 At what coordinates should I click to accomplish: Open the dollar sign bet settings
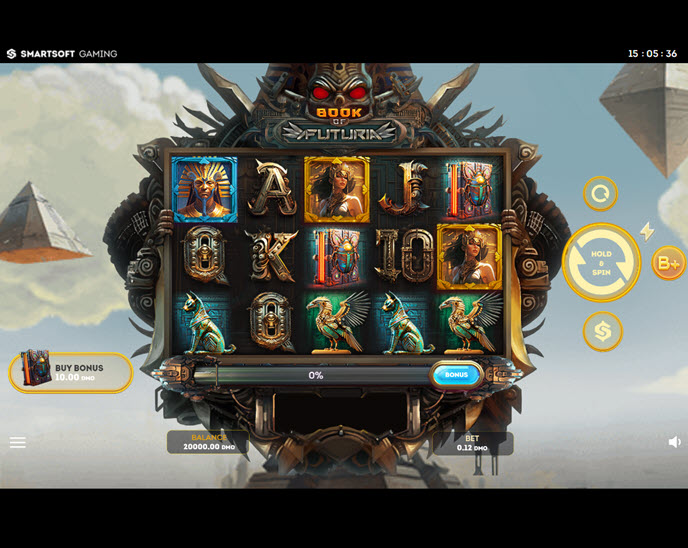[x=602, y=331]
